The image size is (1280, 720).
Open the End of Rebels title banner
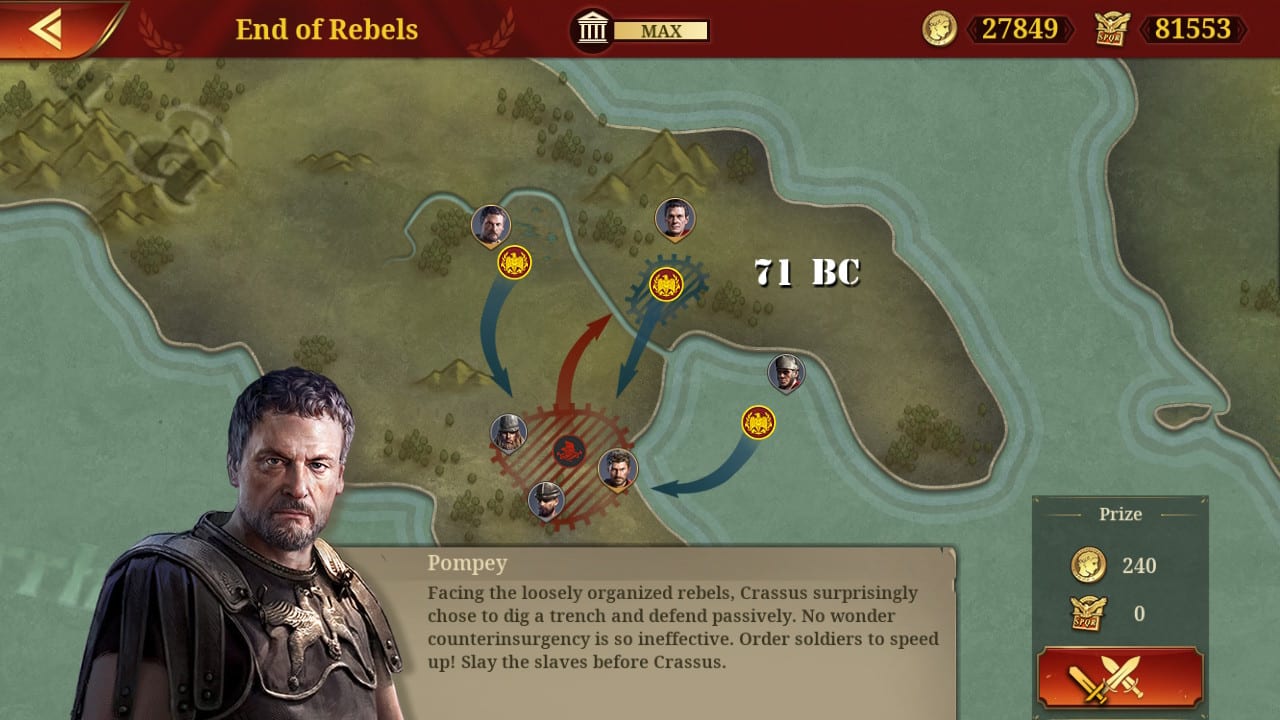click(x=325, y=29)
